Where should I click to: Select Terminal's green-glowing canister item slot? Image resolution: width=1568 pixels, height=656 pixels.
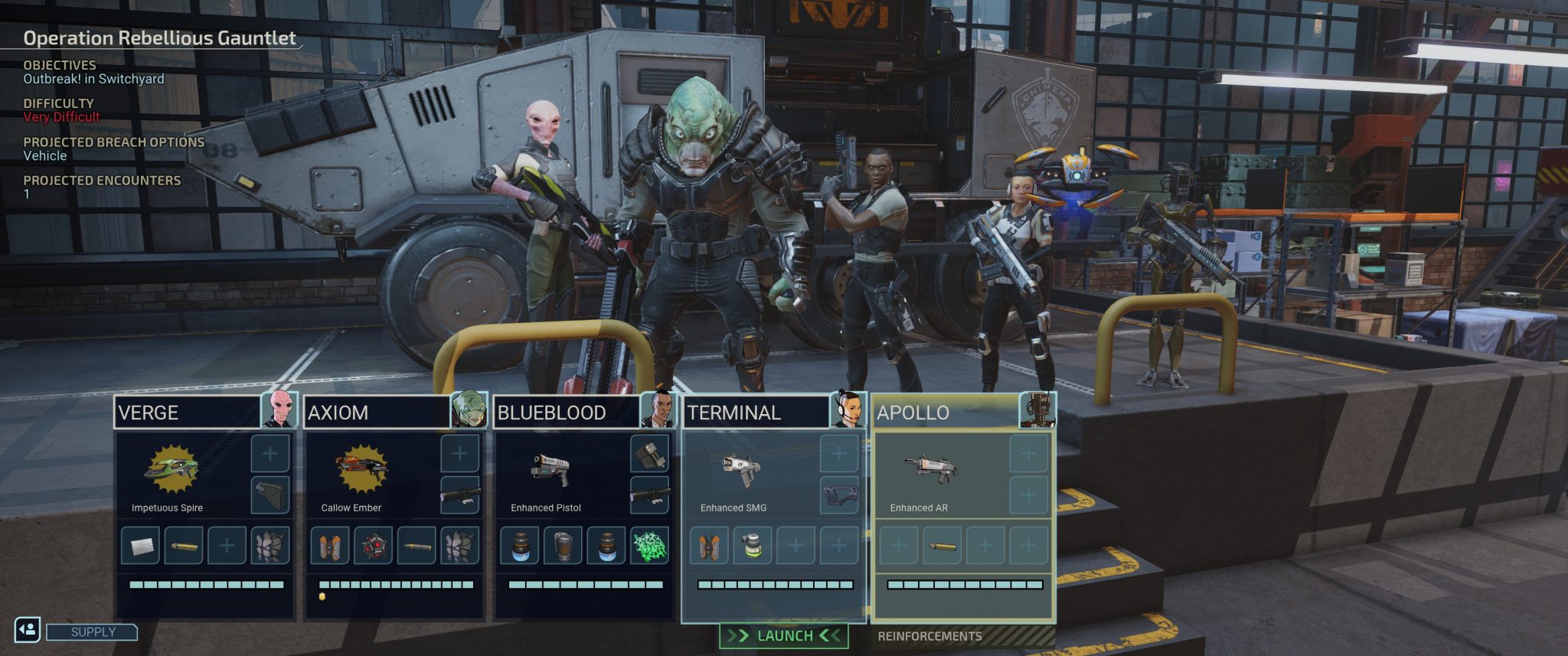click(753, 546)
